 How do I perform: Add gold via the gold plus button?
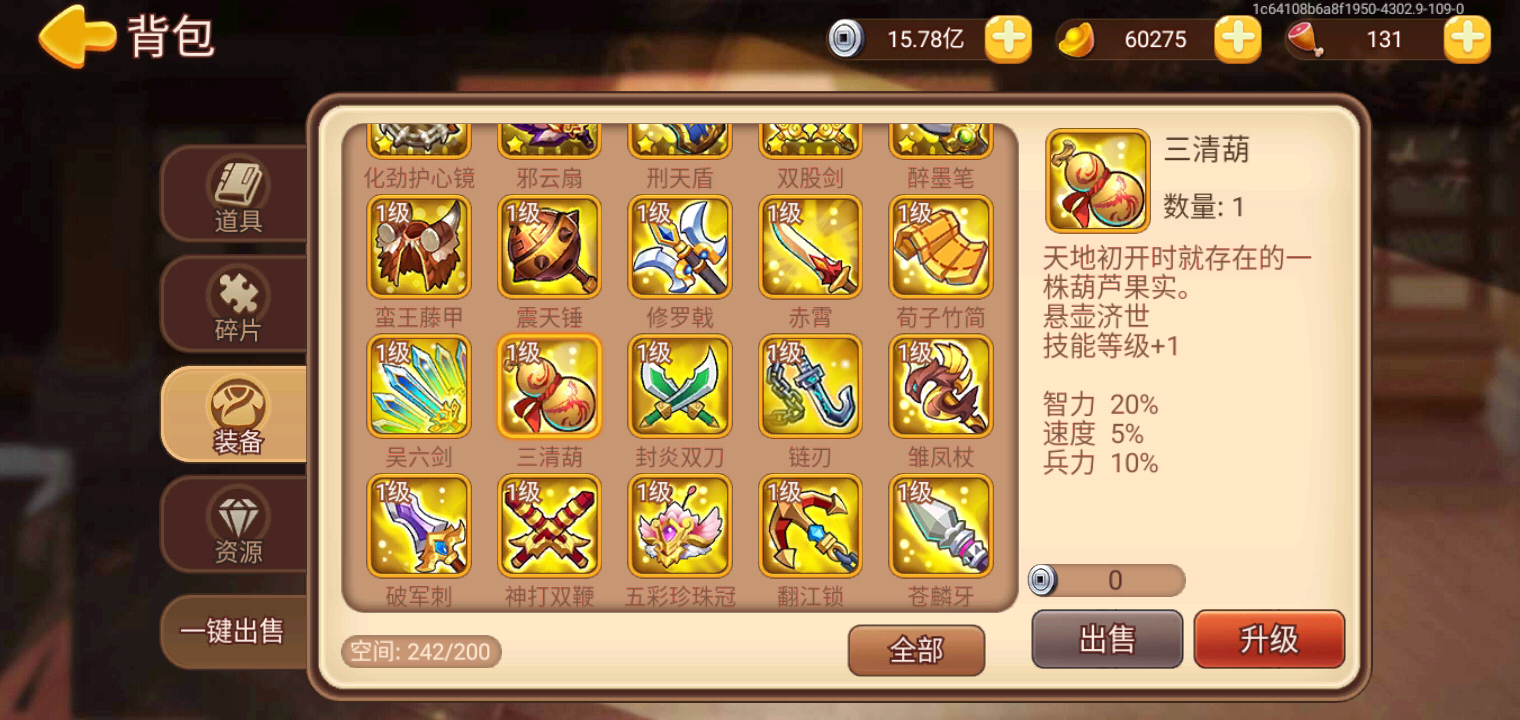[1237, 40]
